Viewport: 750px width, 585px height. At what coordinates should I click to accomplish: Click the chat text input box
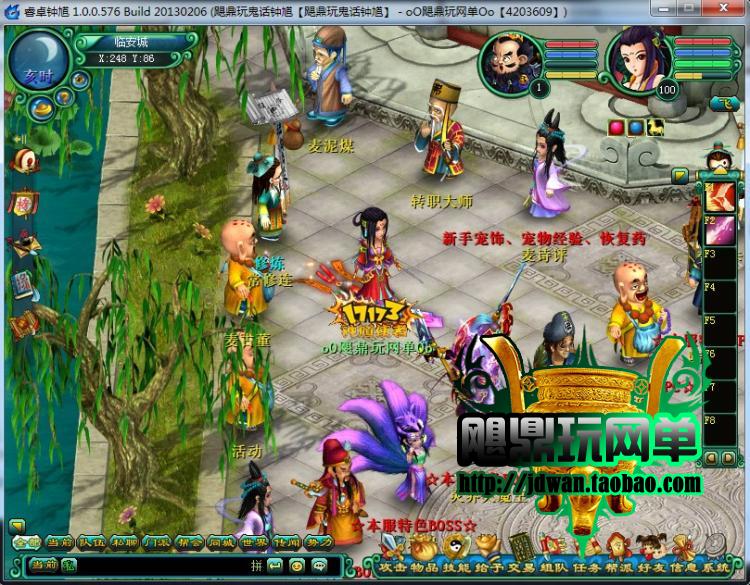tap(170, 565)
